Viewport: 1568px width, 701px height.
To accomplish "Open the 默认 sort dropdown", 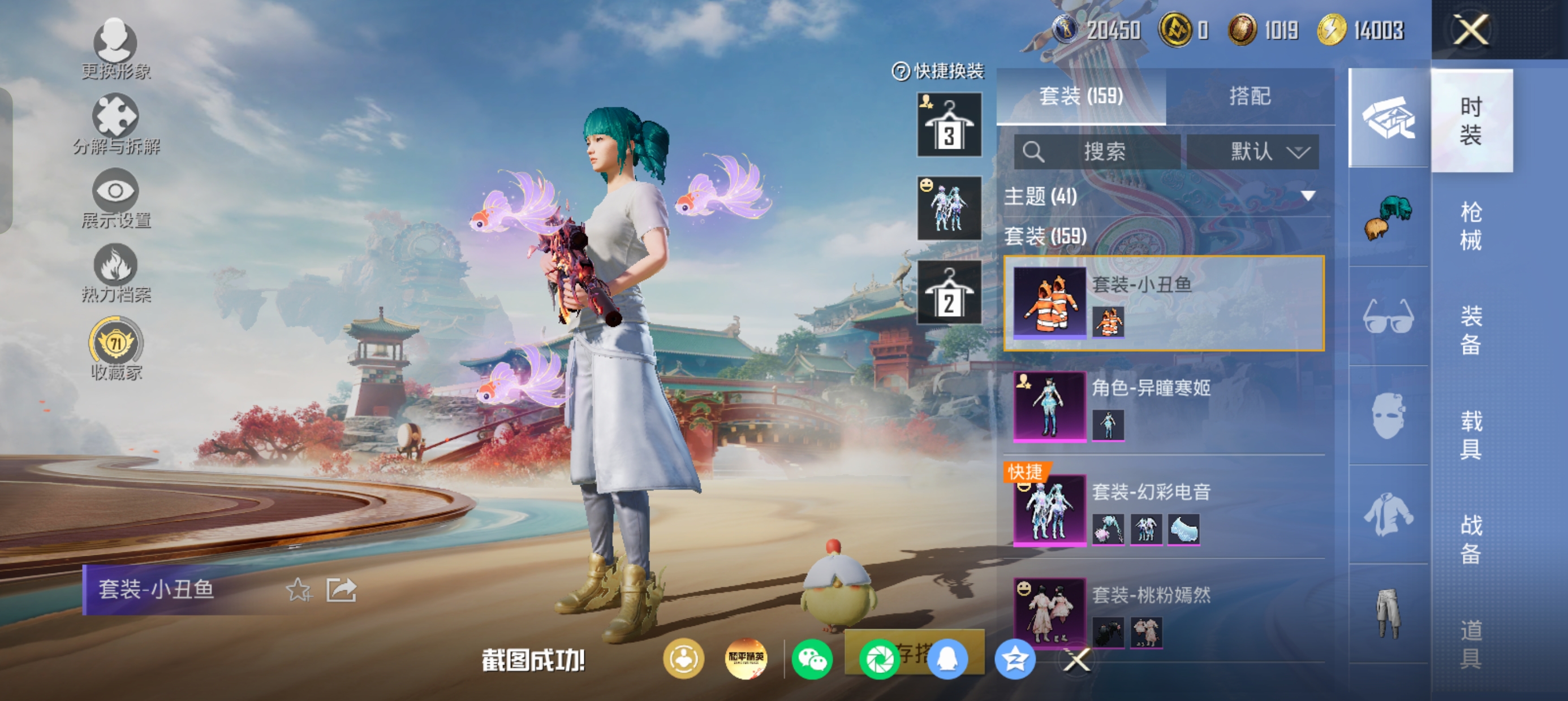I will click(x=1253, y=152).
